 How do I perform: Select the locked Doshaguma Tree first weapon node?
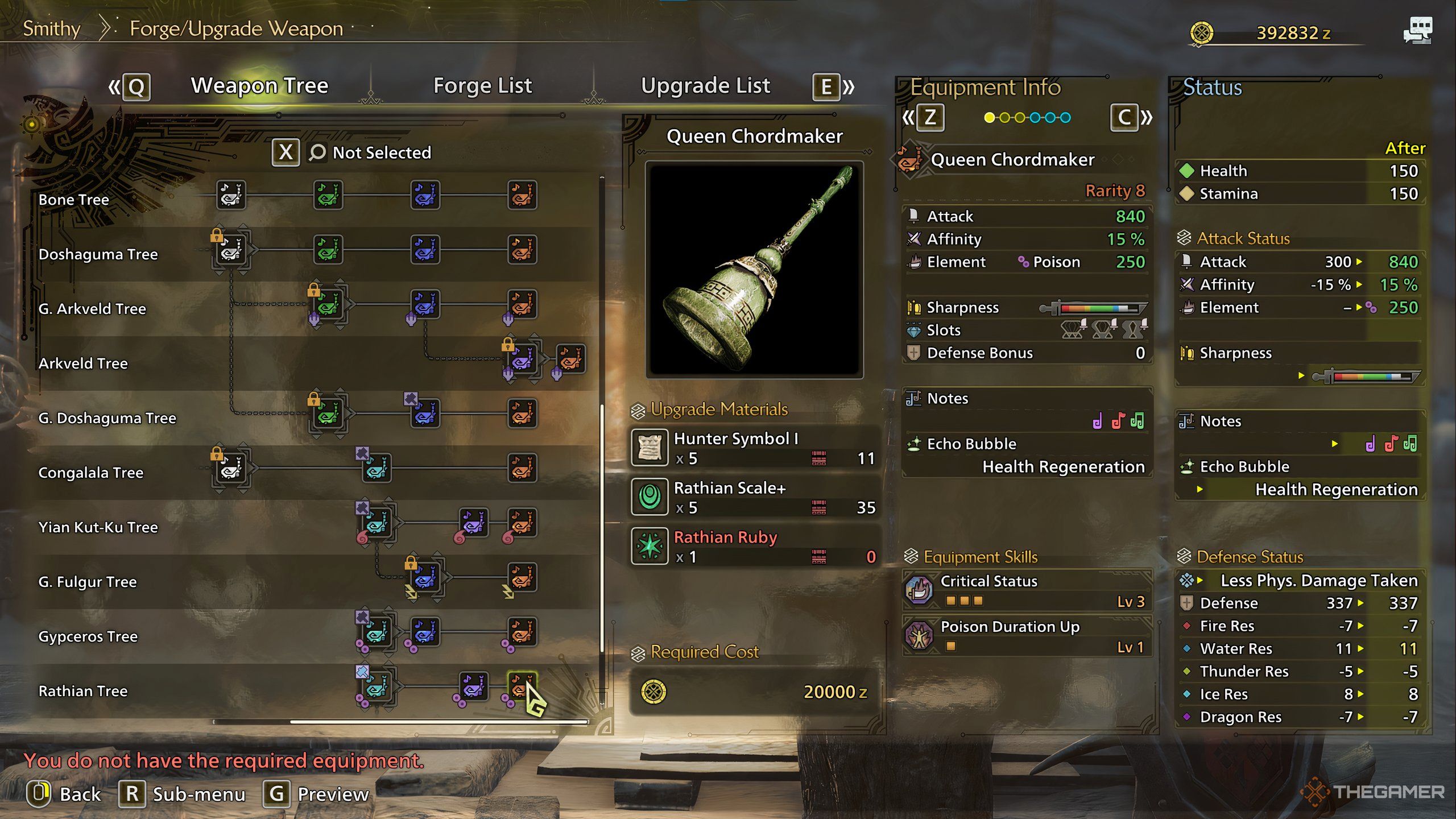pyautogui.click(x=231, y=250)
